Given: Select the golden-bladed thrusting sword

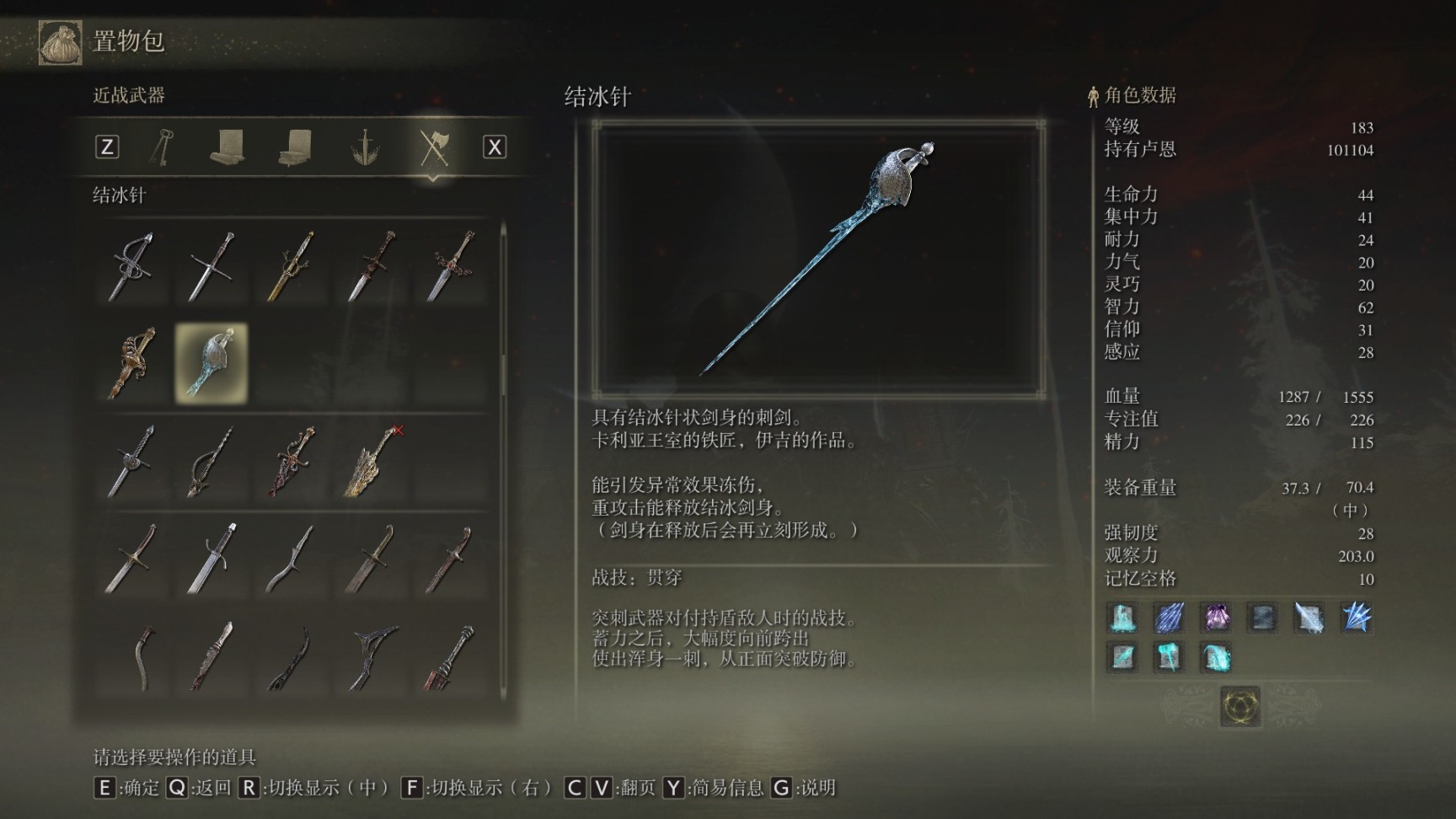Looking at the screenshot, I should coord(291,266).
